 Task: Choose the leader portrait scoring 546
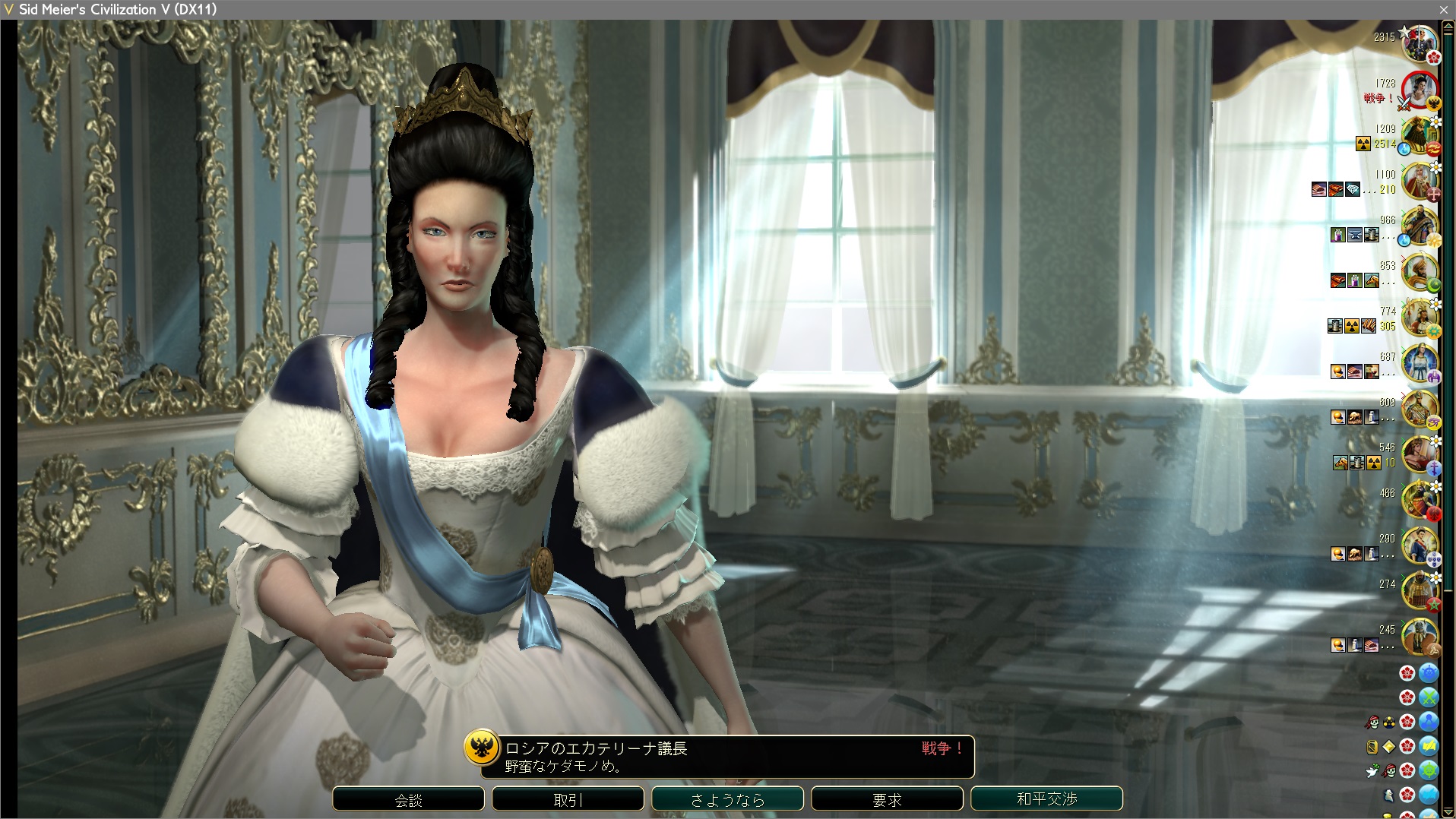[x=1418, y=454]
